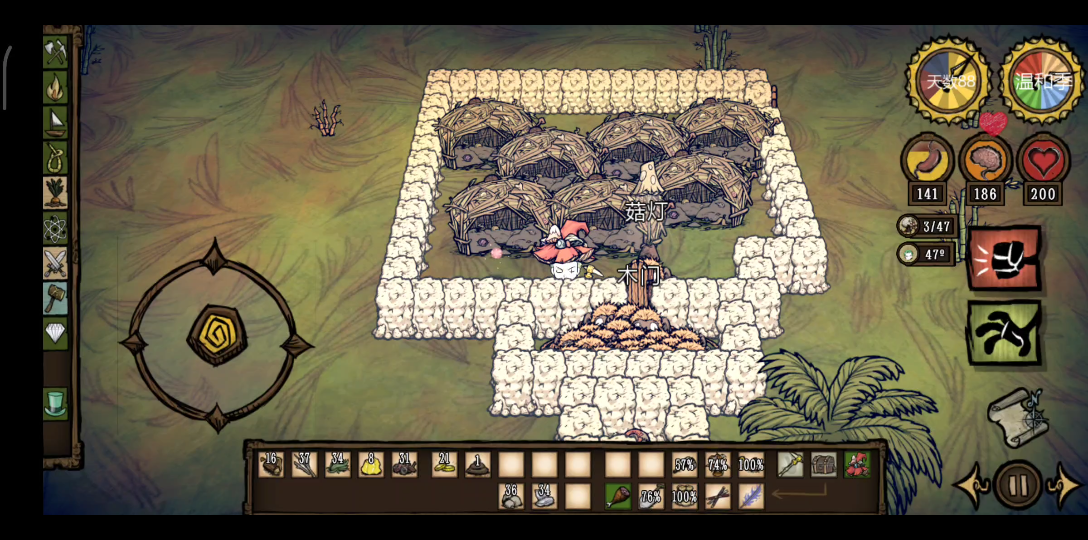
Task: Open the hammer Structures crafting tab
Action: pos(55,298)
